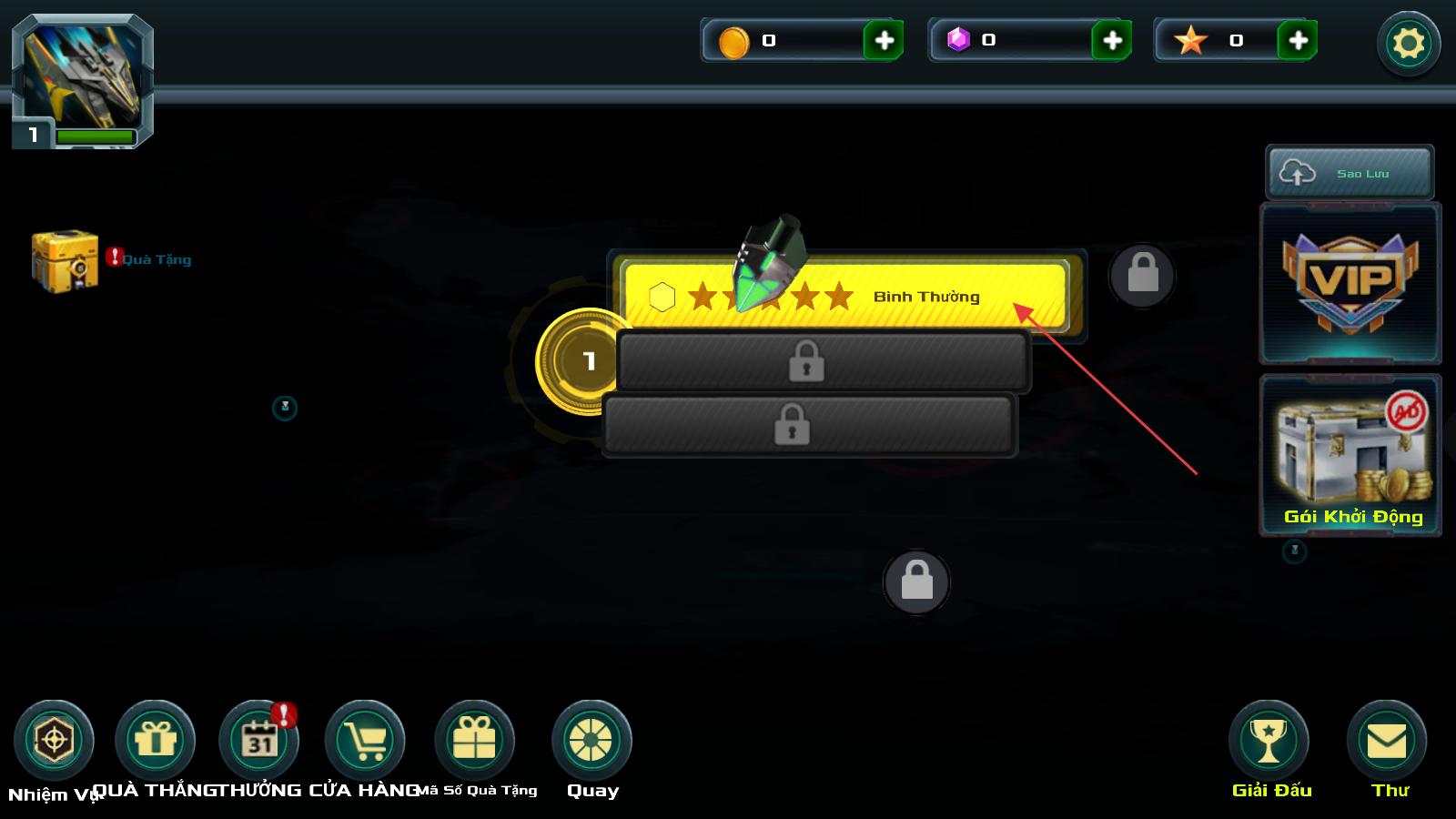Open the Quà Thắng victory gifts
Image resolution: width=1456 pixels, height=819 pixels.
156,741
